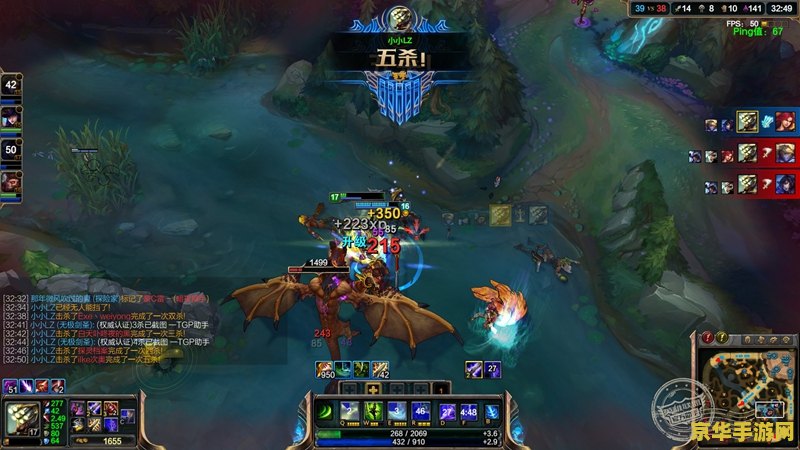Click the F summoner spell showing 4:48
800x450 pixels.
click(x=468, y=411)
